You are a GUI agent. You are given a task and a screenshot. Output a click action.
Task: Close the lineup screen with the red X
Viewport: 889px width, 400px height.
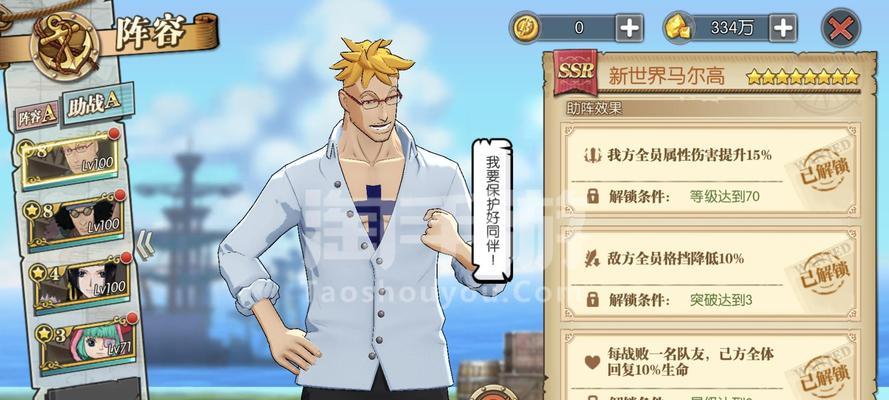point(841,28)
